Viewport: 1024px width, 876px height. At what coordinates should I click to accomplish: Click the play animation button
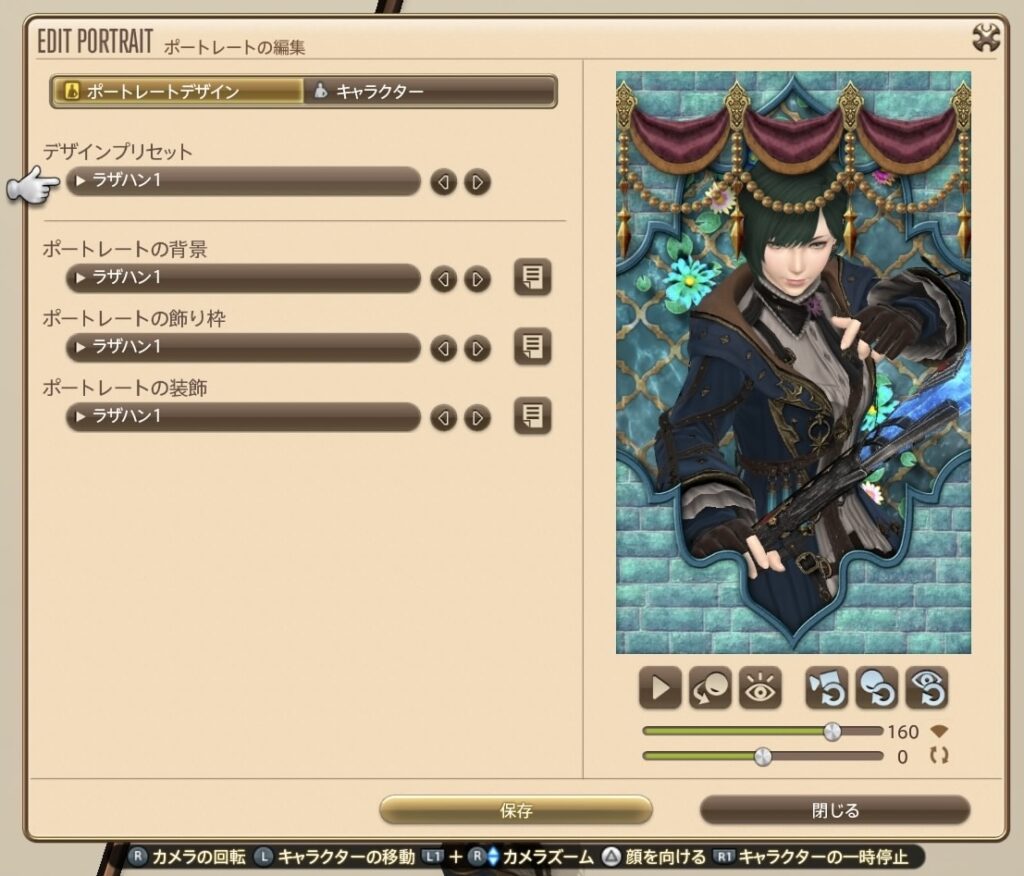pos(660,688)
